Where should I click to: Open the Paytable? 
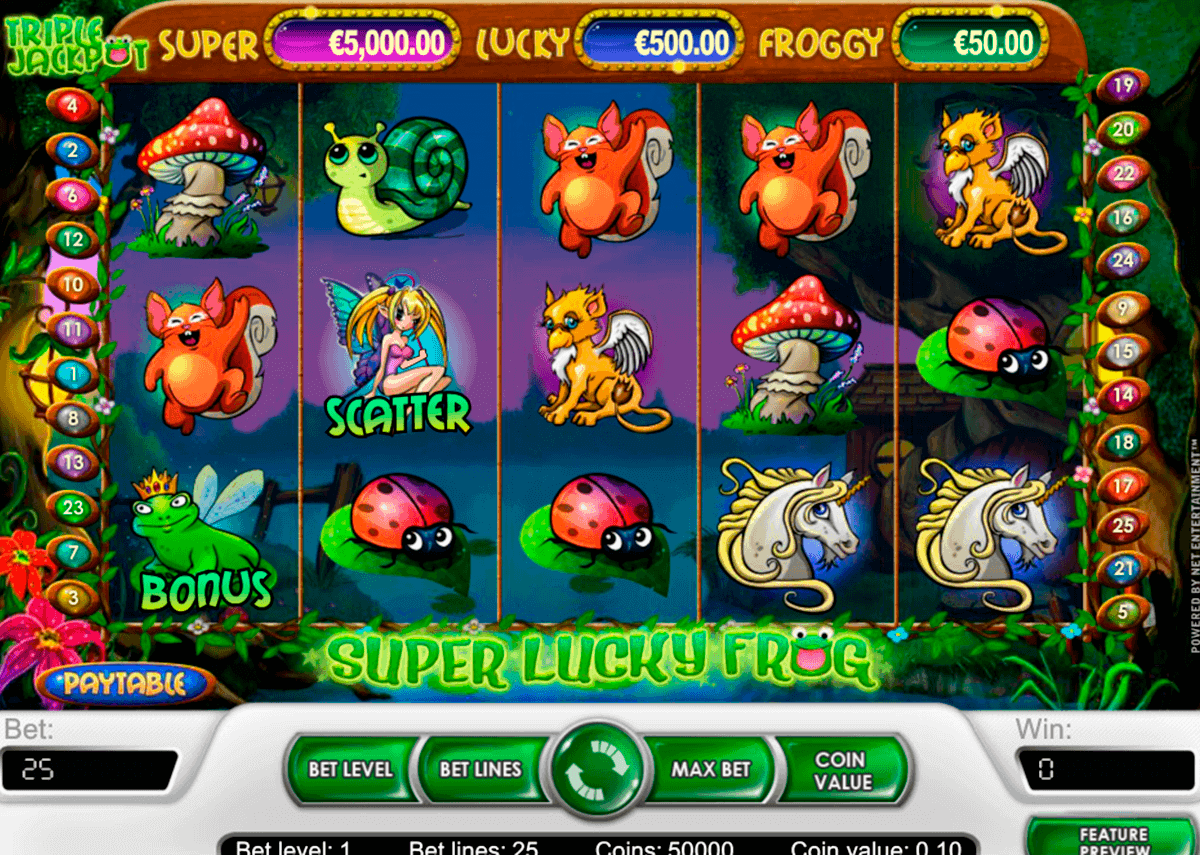pyautogui.click(x=125, y=684)
